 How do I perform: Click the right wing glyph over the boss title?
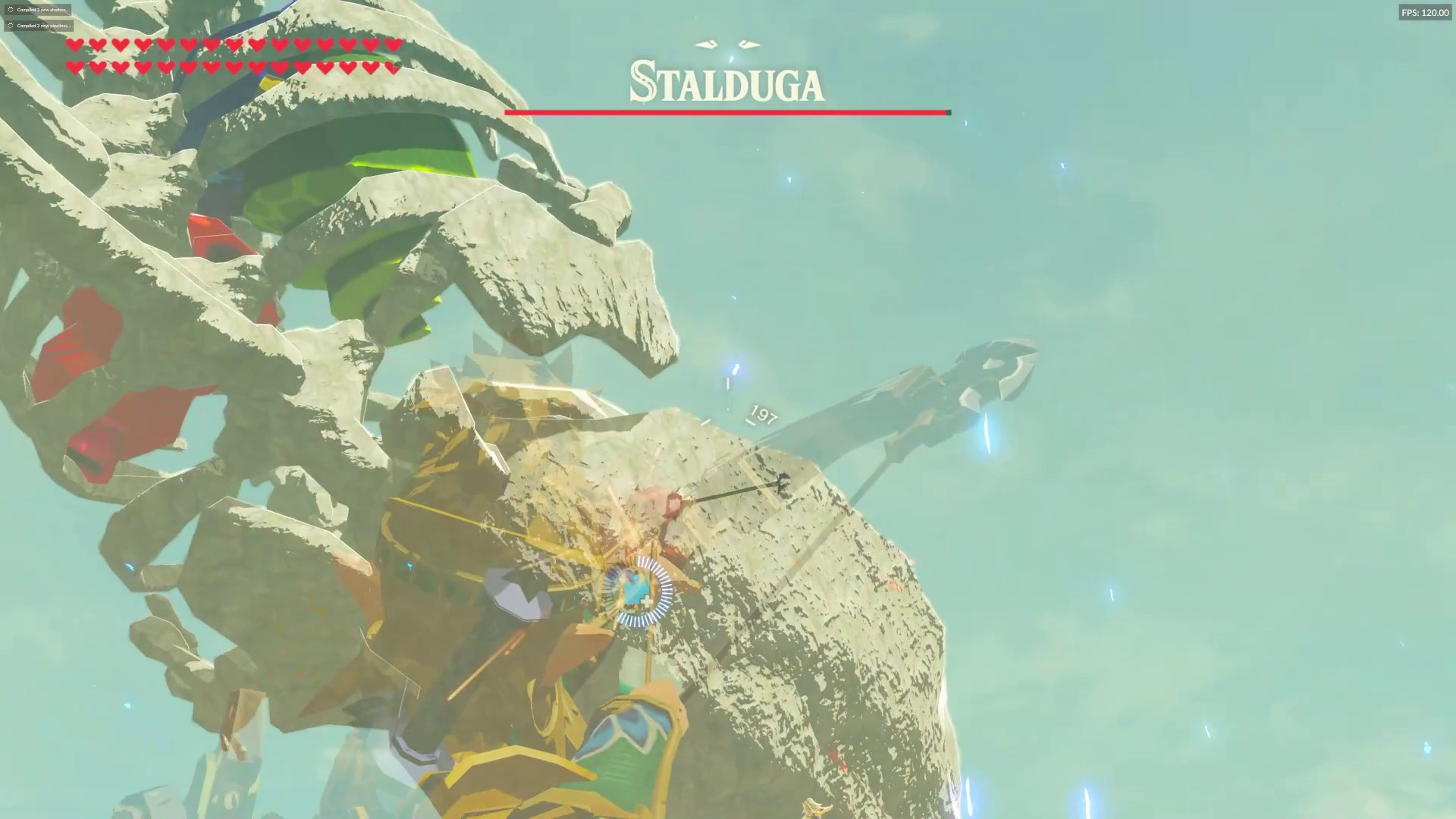click(x=747, y=42)
